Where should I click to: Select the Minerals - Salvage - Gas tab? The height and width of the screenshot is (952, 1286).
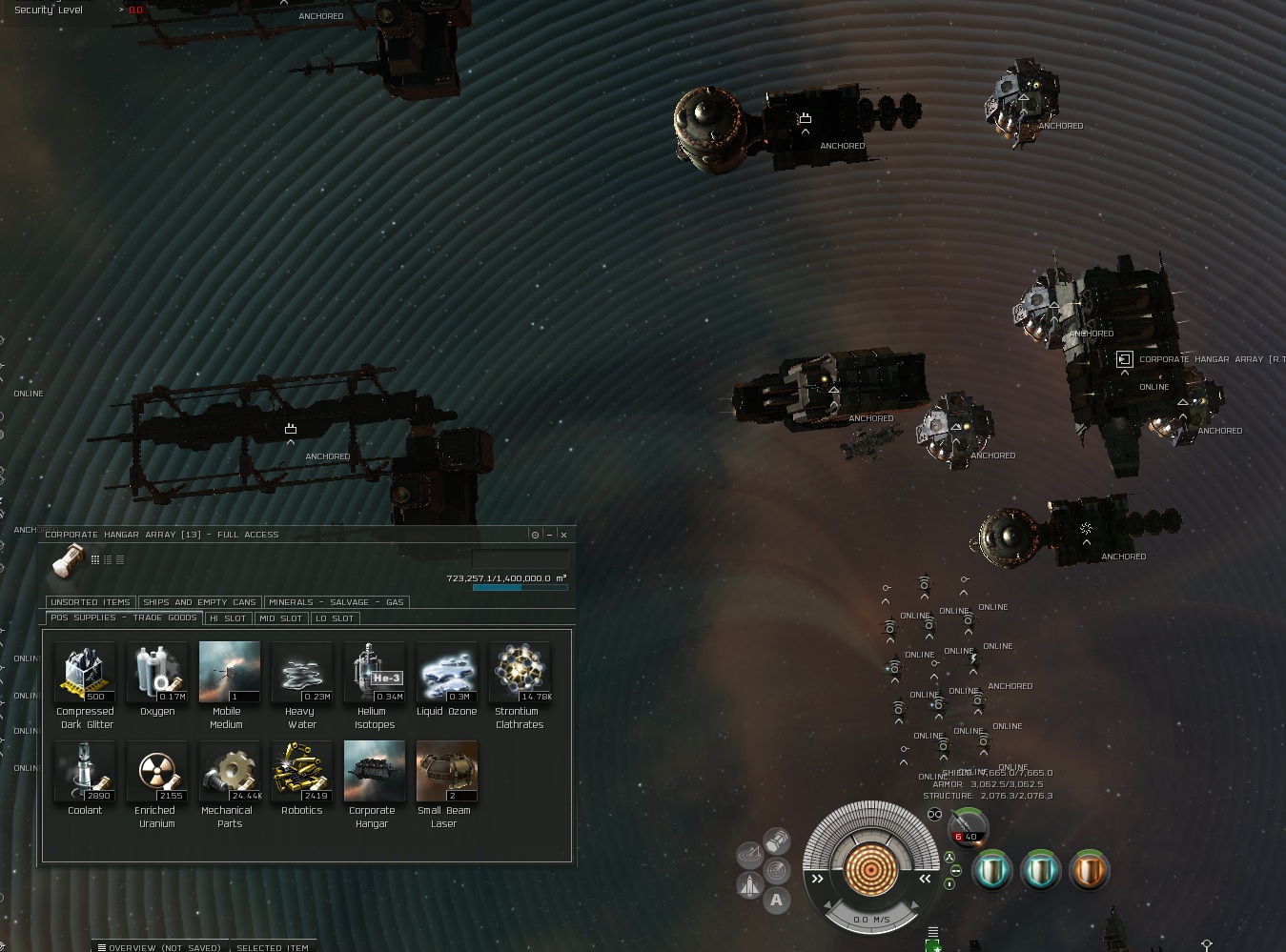(x=336, y=602)
